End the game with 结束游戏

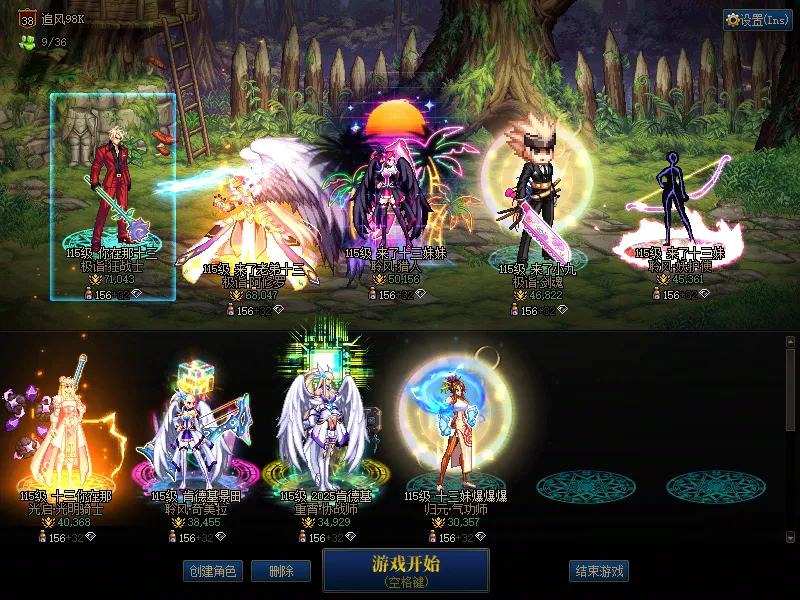(600, 571)
